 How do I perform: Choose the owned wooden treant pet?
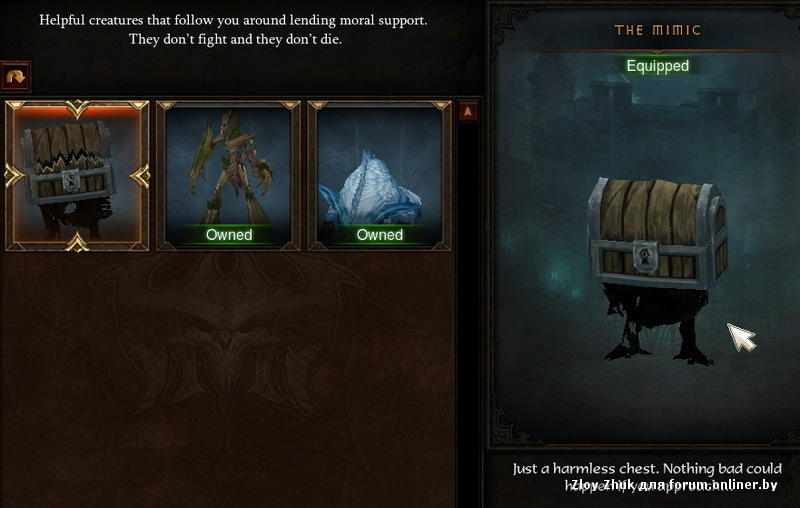228,176
